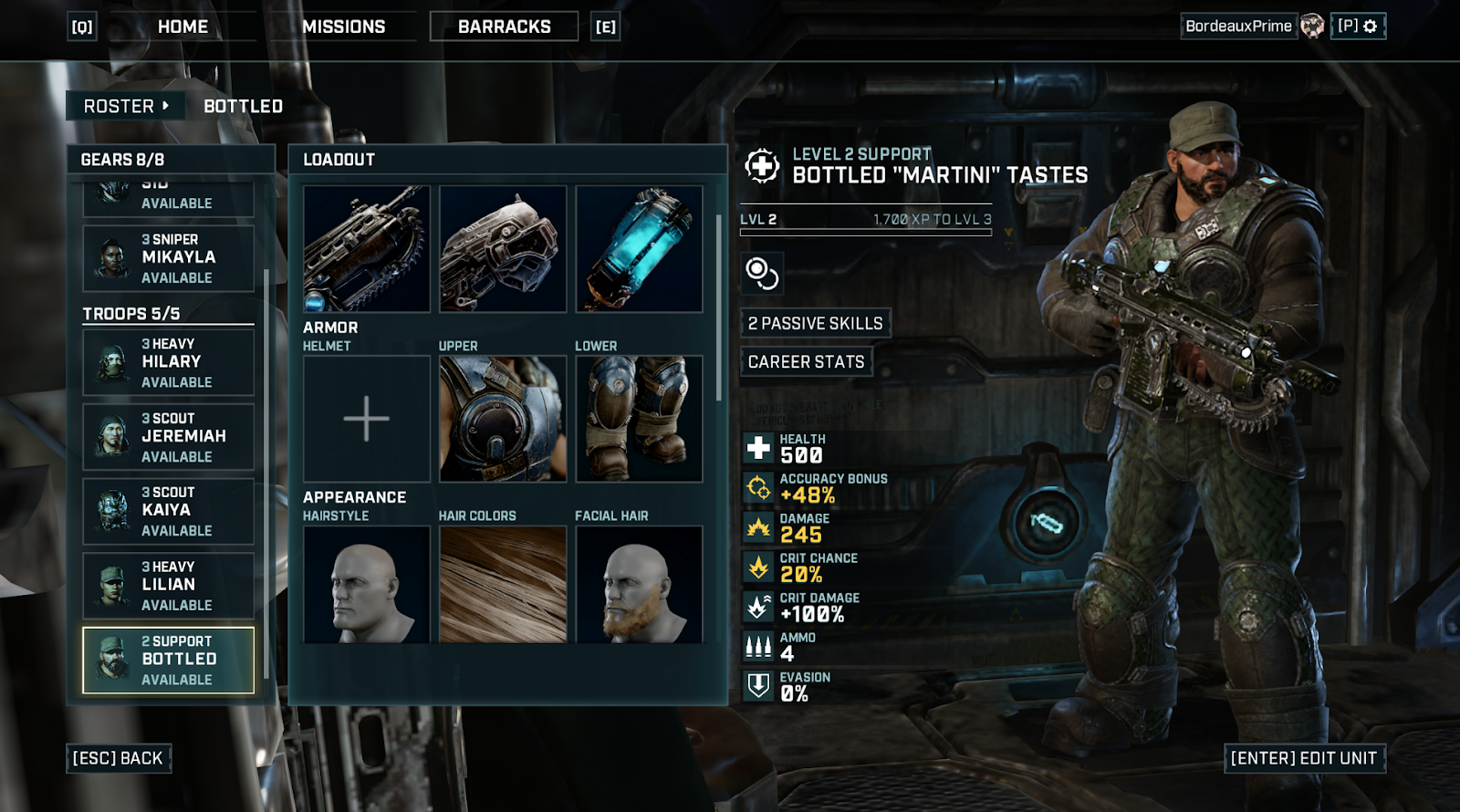Choose heavy Hilary from troops list
This screenshot has height=812, width=1460.
(x=169, y=362)
